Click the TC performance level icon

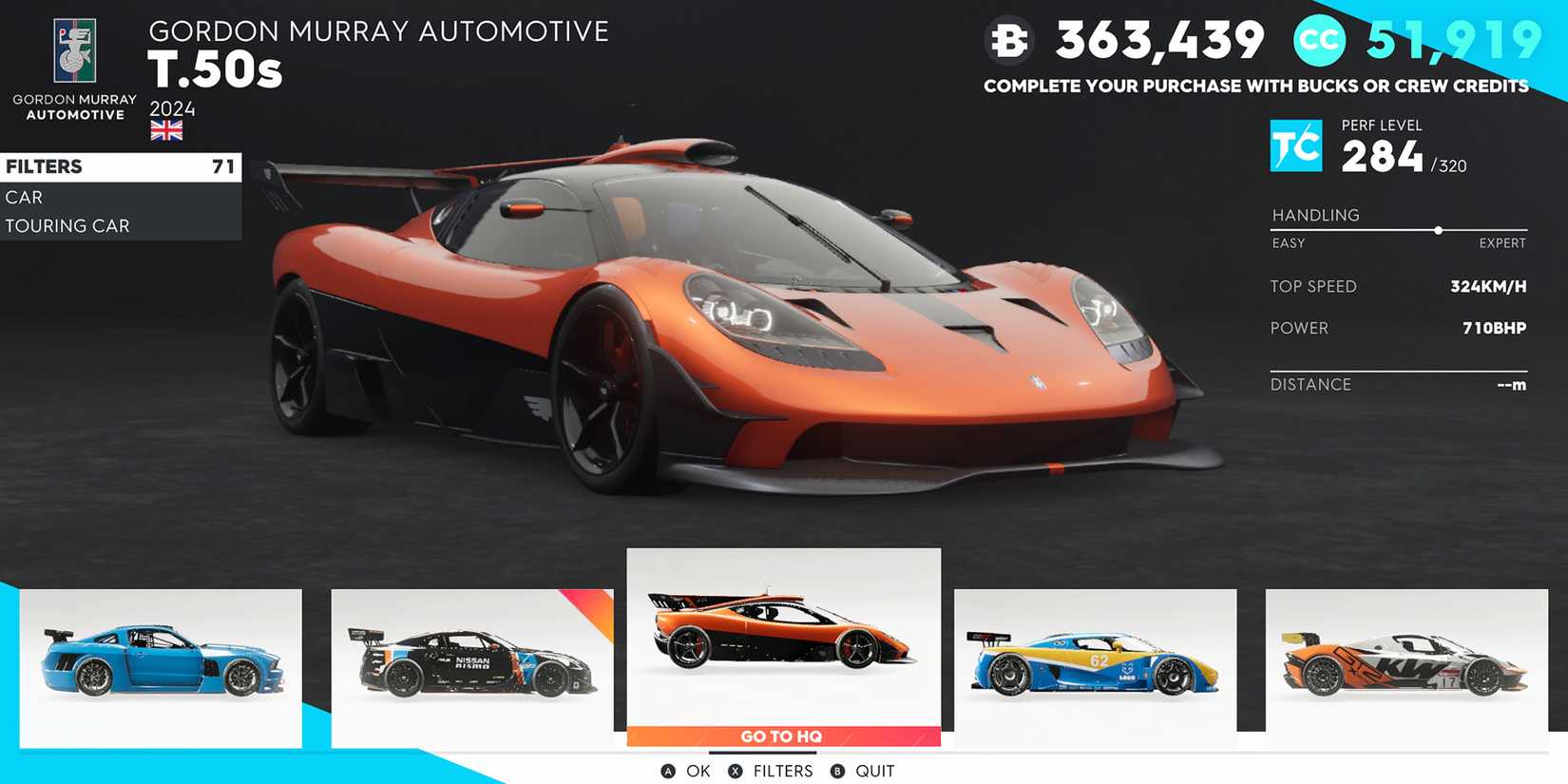coord(1296,145)
